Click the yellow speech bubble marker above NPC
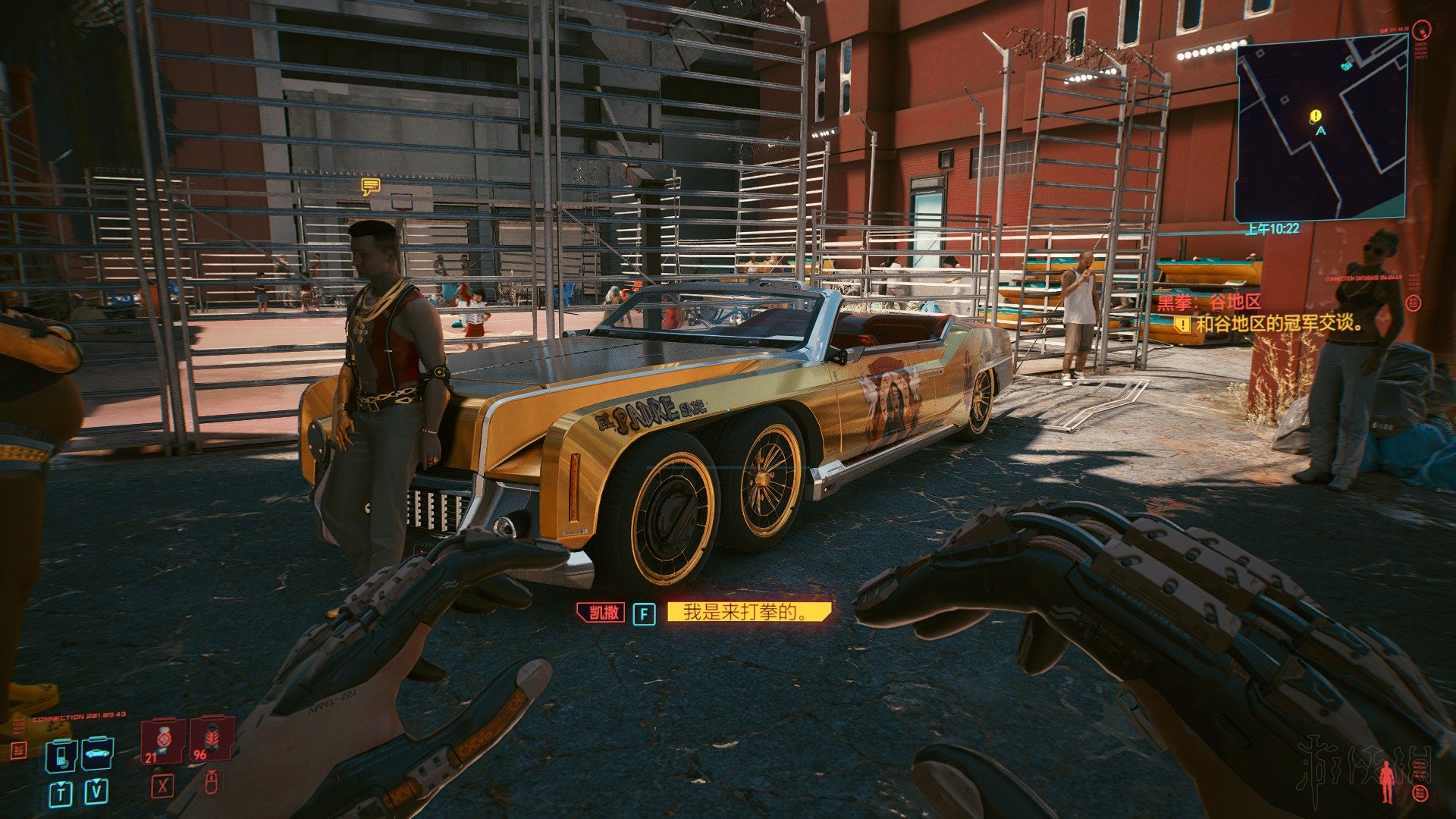Screen dimensions: 1456x819 tap(370, 187)
